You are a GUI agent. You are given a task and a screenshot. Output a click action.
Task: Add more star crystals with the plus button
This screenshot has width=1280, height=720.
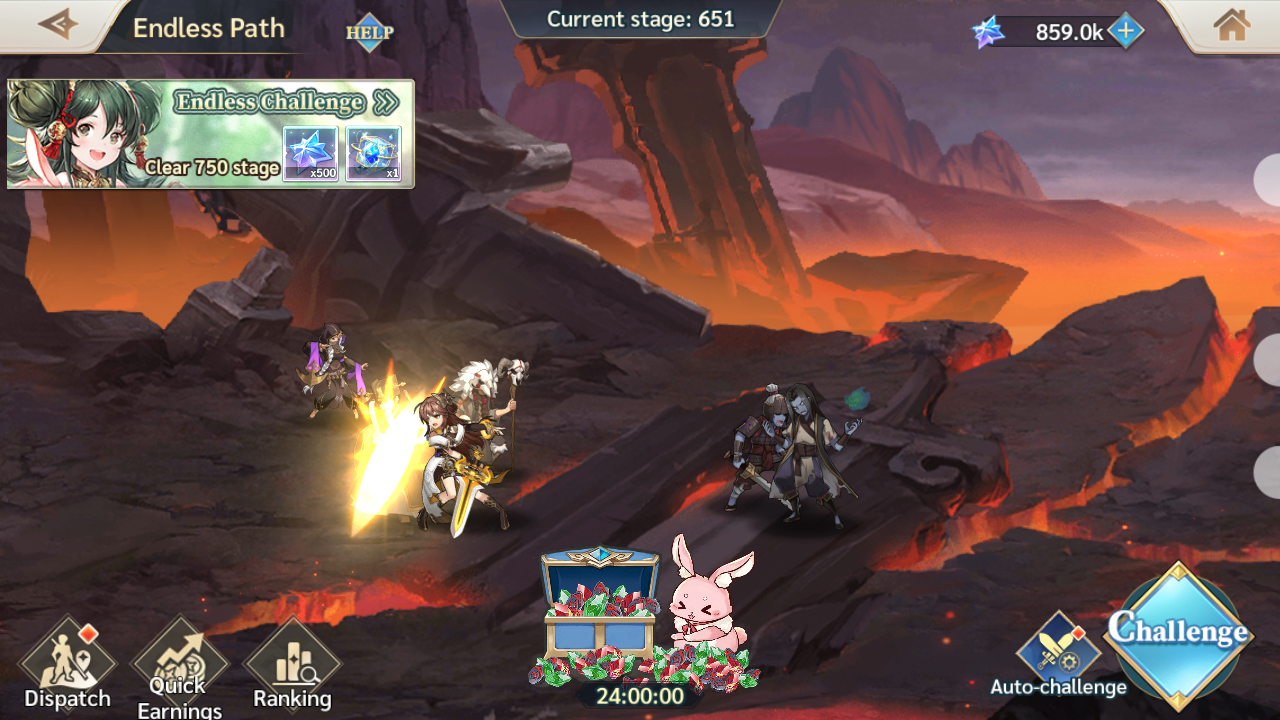[1126, 32]
